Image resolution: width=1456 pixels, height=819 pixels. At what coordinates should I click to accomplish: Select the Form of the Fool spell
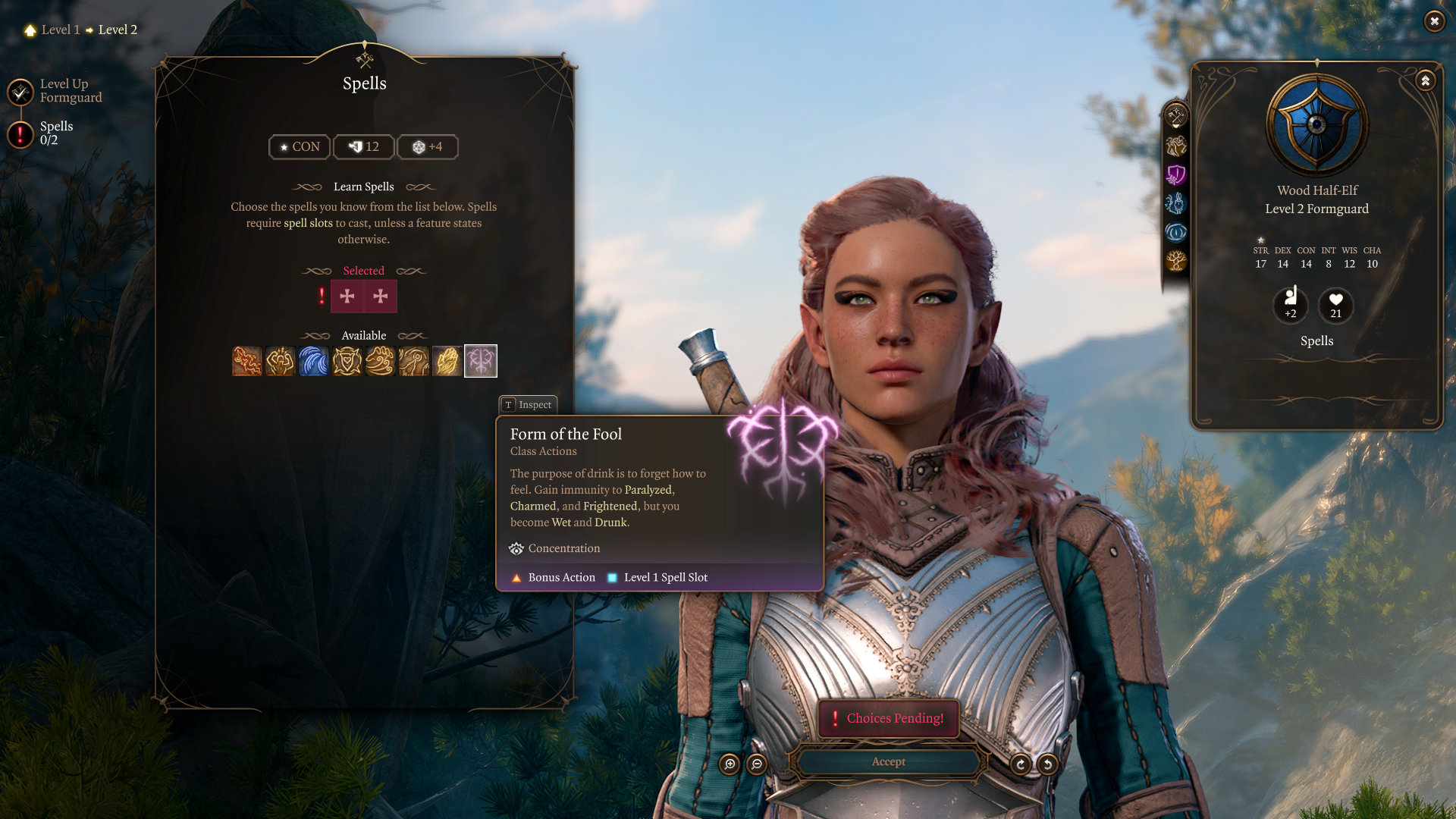point(481,361)
